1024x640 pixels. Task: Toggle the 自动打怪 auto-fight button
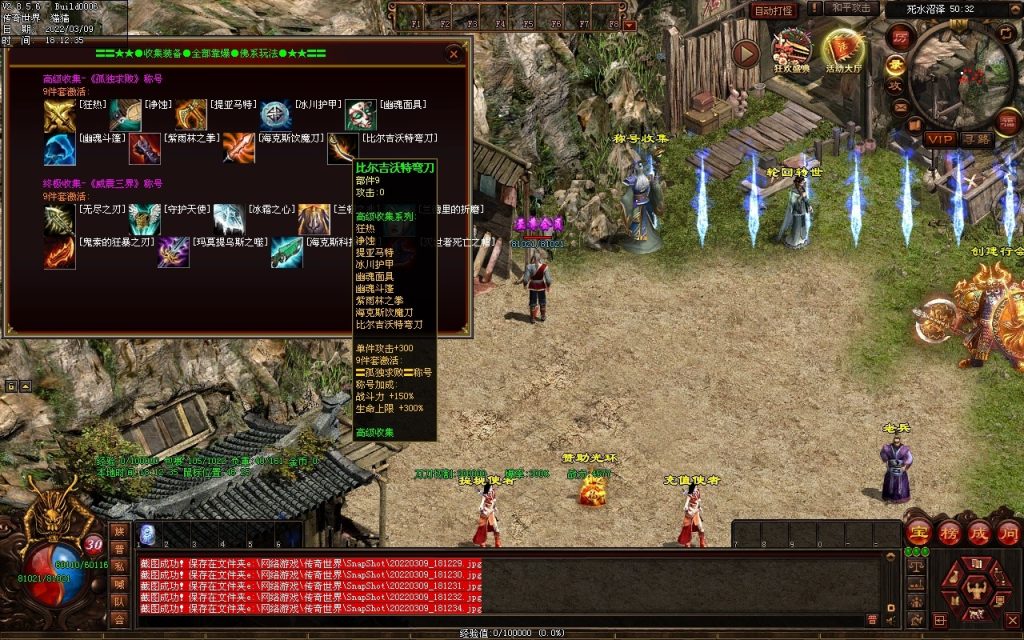click(773, 10)
